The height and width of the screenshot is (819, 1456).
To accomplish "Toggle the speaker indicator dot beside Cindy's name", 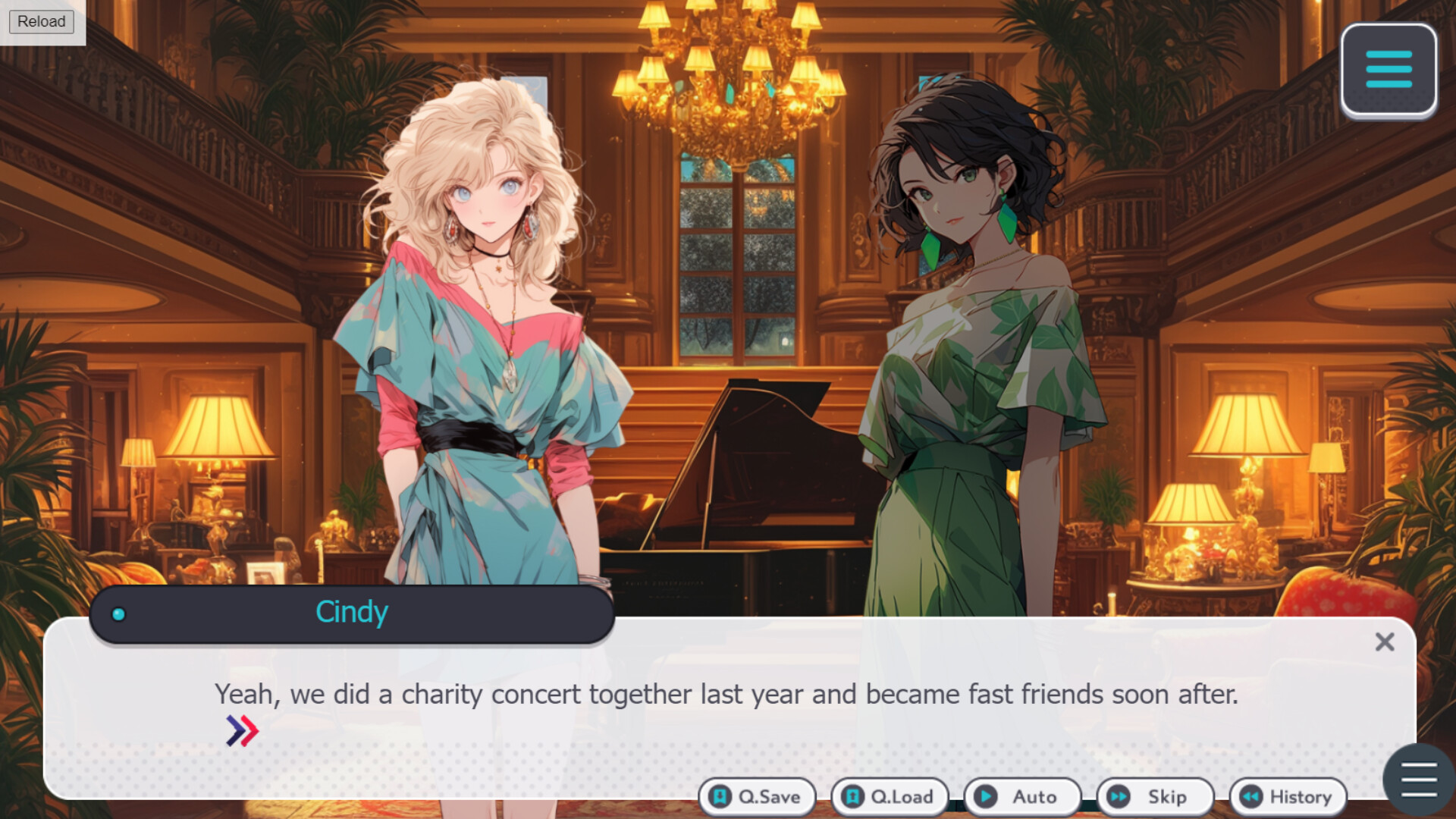I will point(118,615).
